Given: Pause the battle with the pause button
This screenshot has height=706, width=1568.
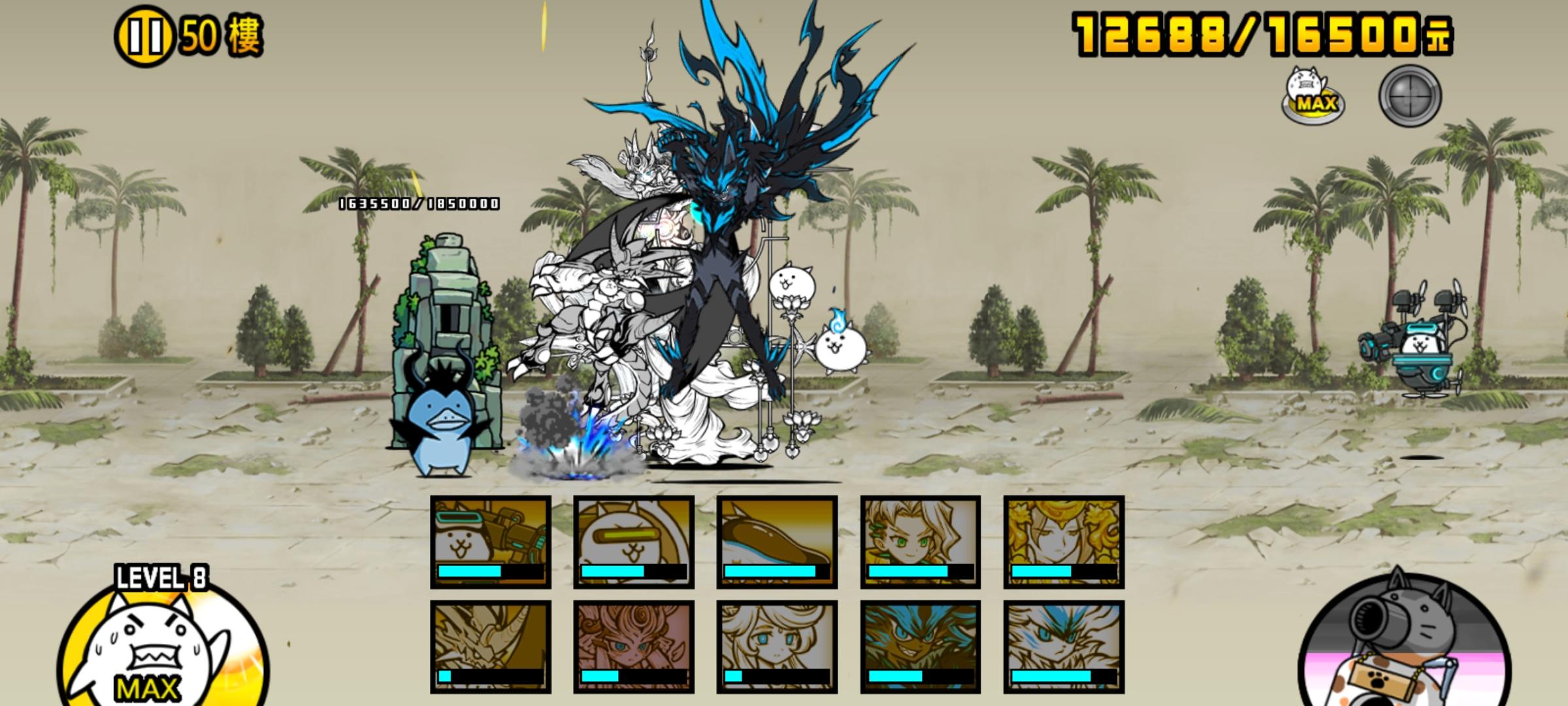Looking at the screenshot, I should click(145, 36).
